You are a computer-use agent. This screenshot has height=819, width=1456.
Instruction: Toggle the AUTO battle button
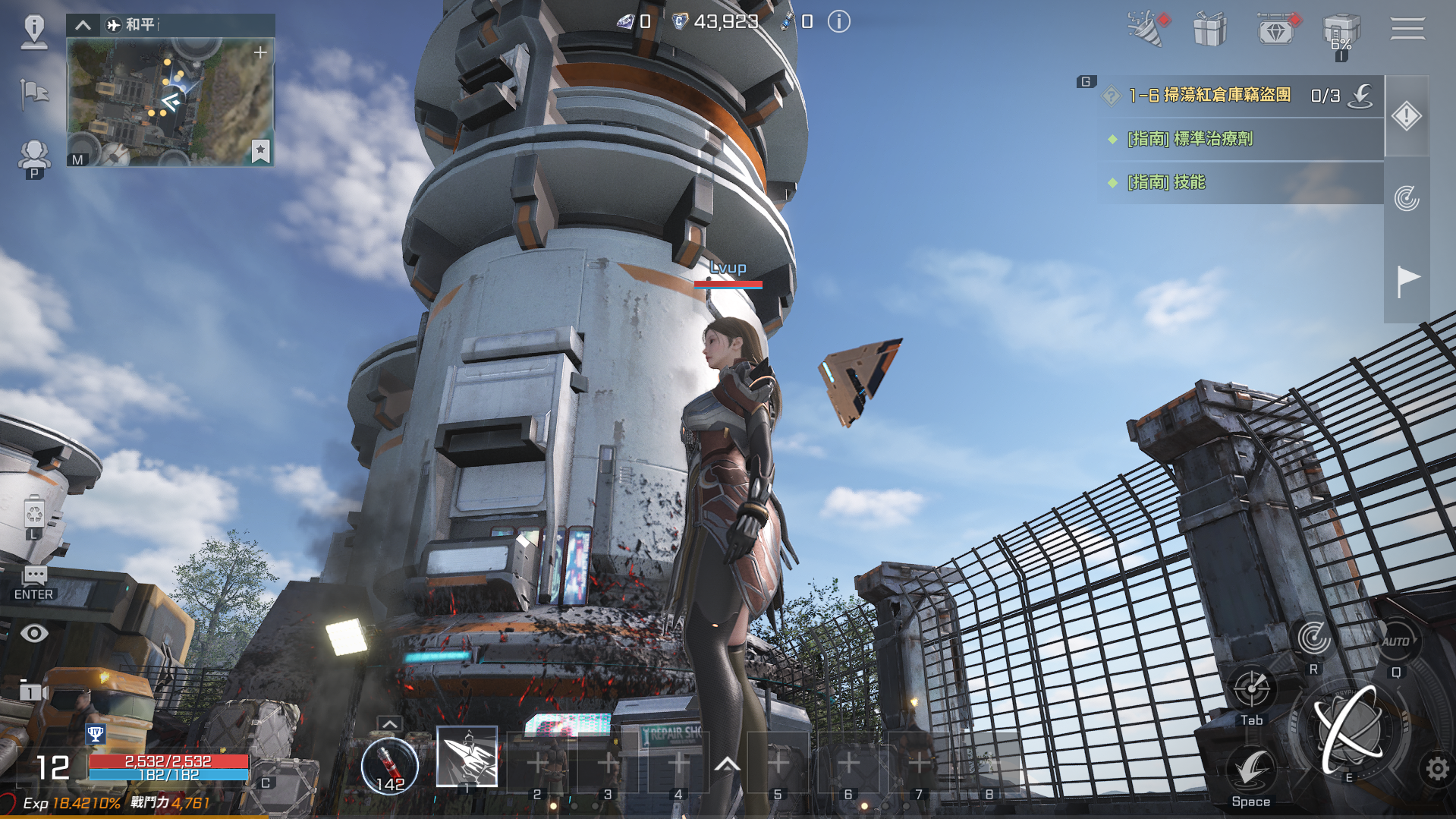tap(1395, 641)
